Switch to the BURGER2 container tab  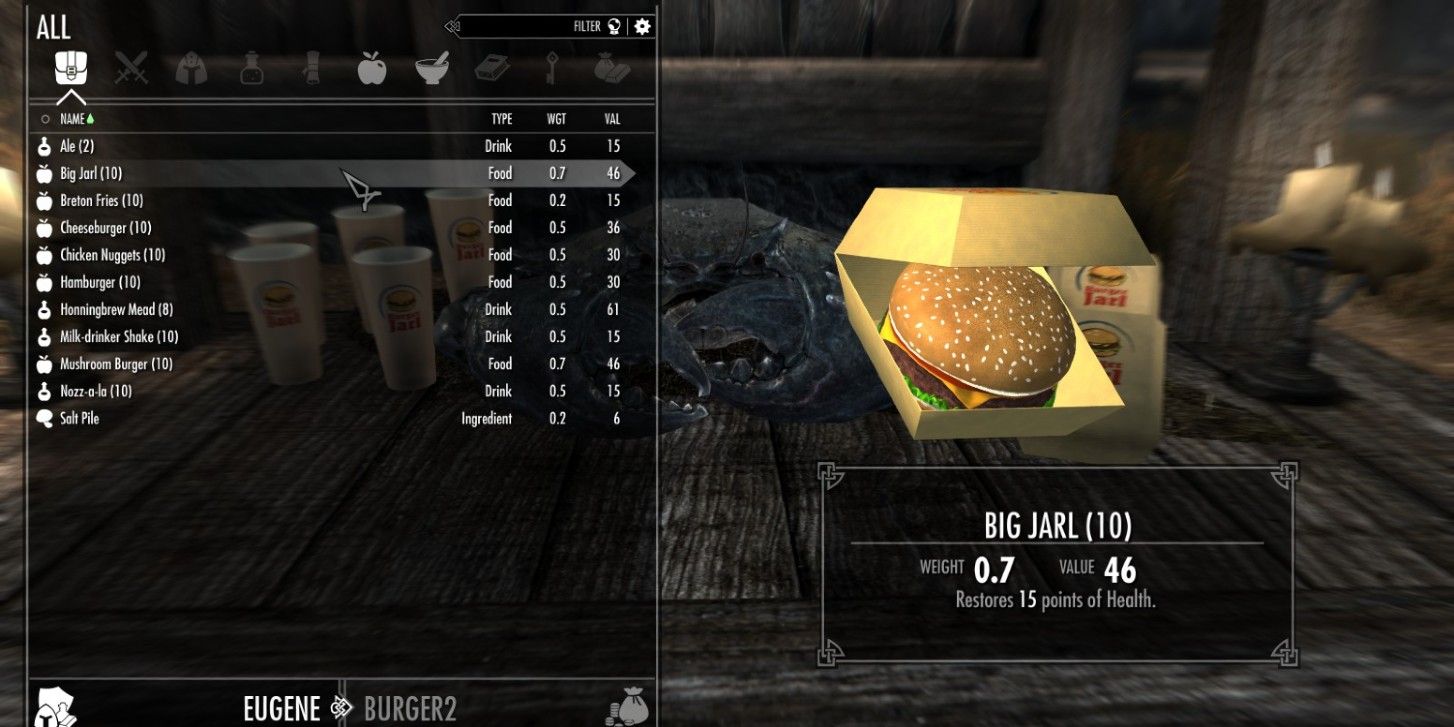tap(411, 708)
